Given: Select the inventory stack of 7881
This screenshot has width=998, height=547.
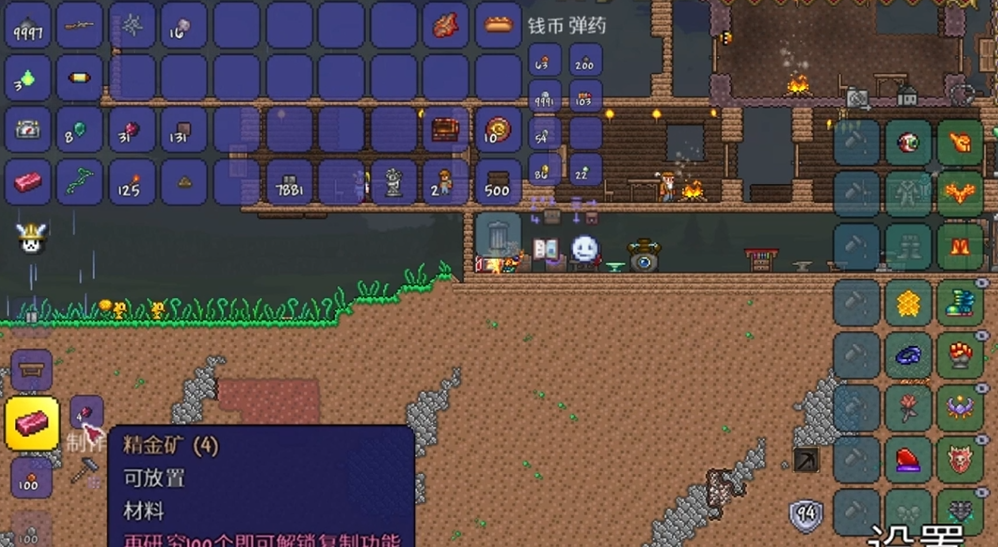Looking at the screenshot, I should tap(289, 182).
